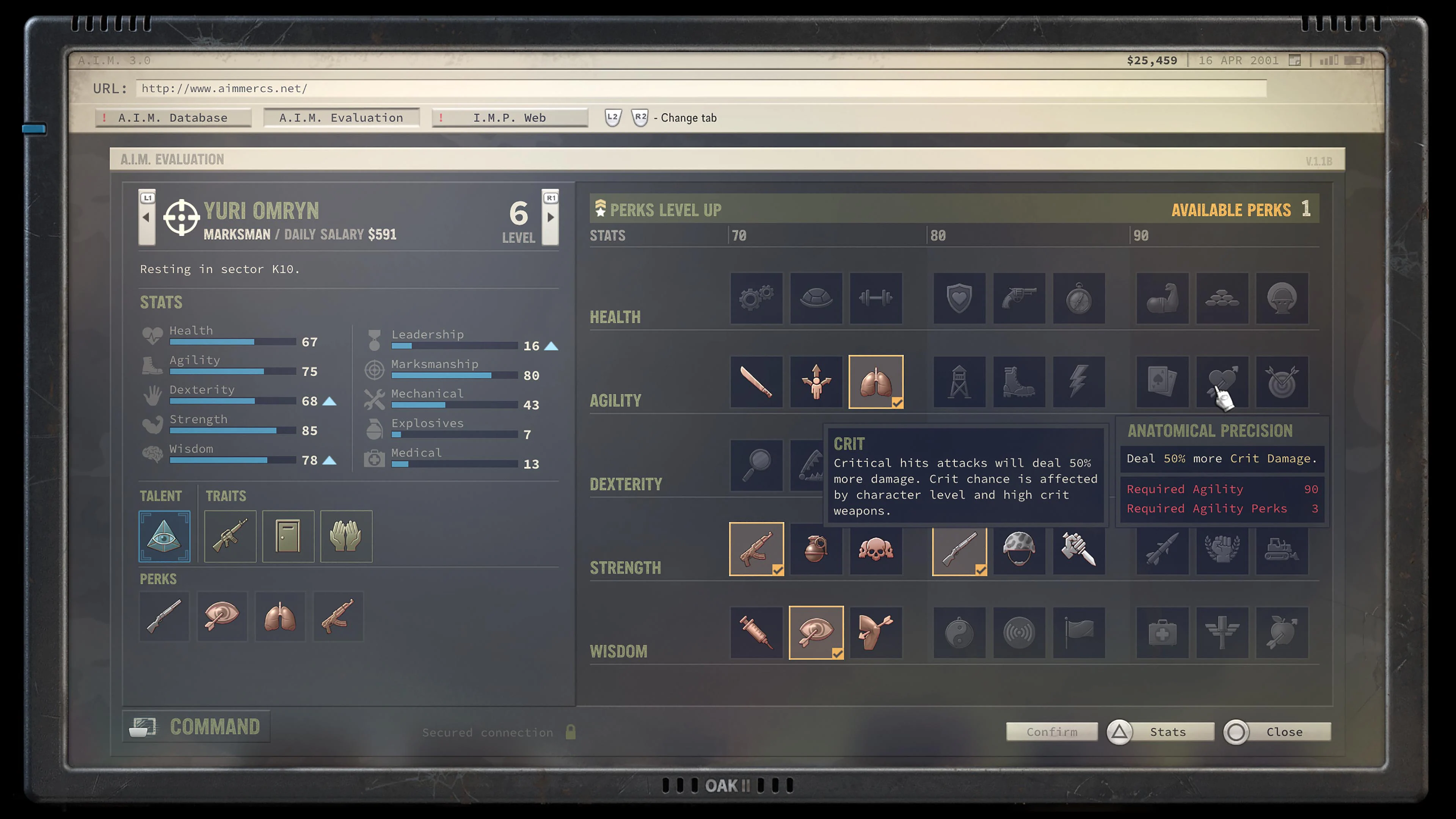The image size is (1456, 819).
Task: Toggle the selected lungs Agility perk
Action: (x=875, y=382)
